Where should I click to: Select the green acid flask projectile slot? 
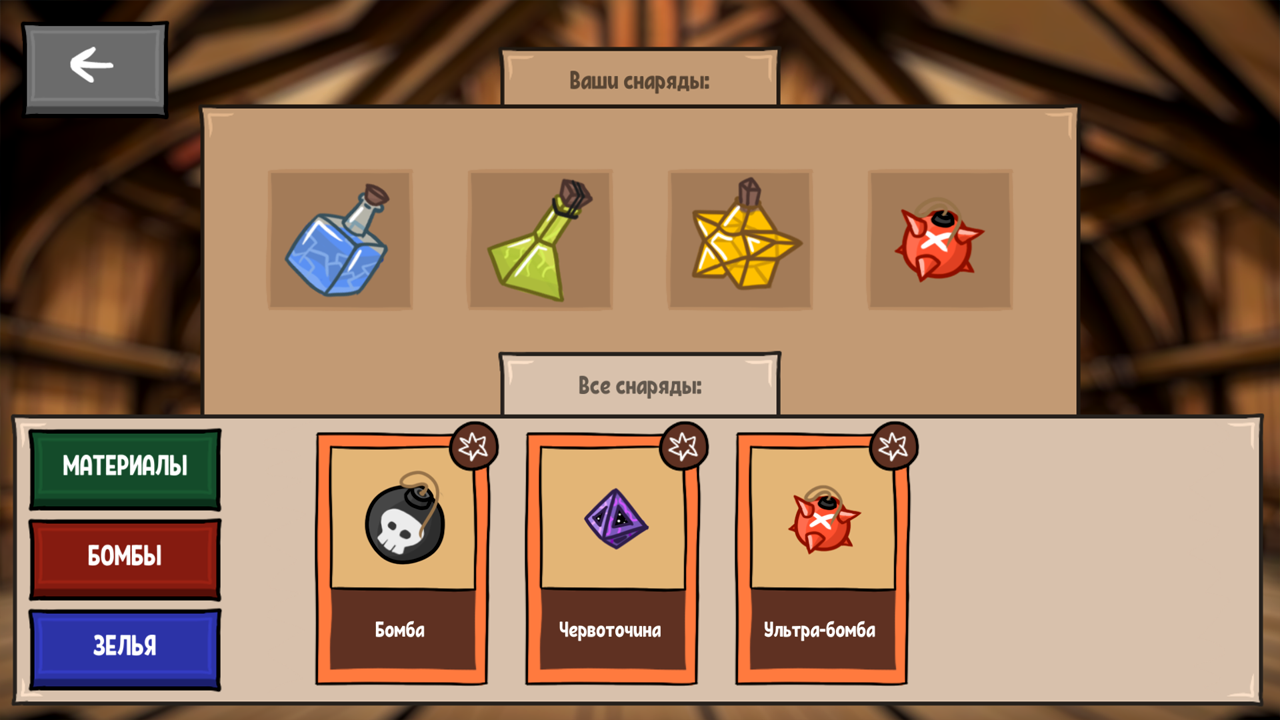(540, 240)
